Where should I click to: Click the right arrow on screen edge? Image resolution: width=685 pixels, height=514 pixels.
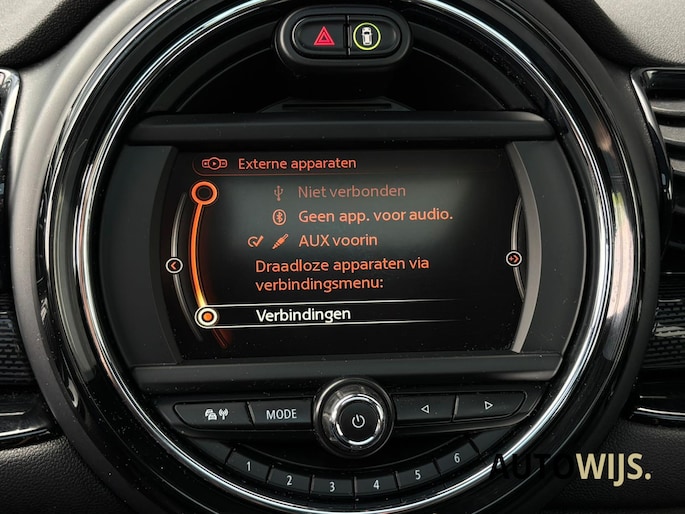[514, 258]
